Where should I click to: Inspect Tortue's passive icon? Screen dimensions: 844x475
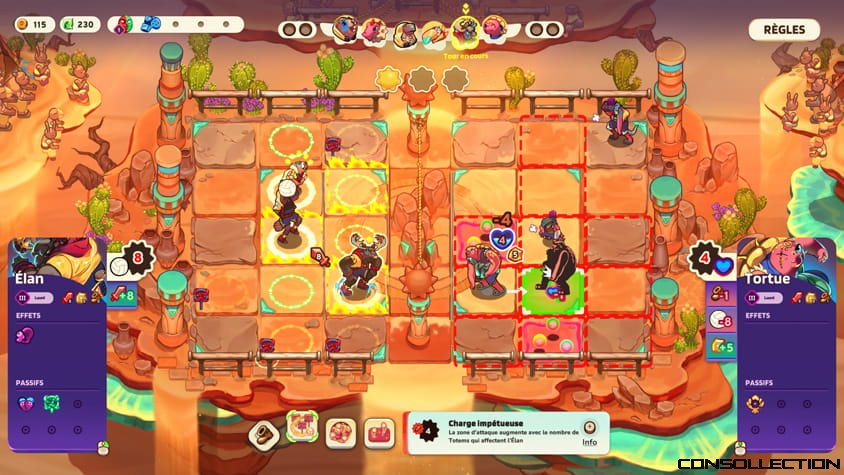(756, 404)
